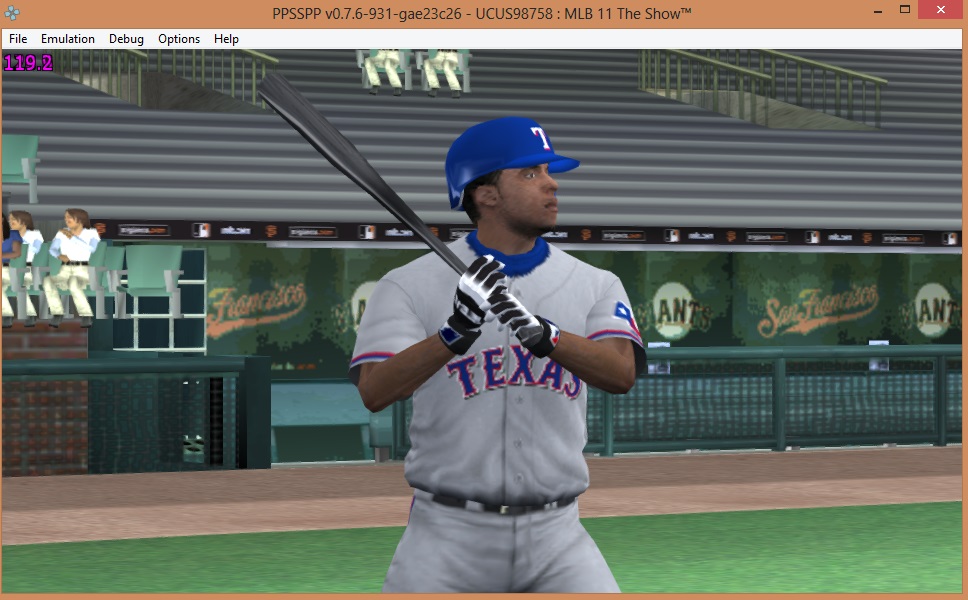Maximize the PPSSPP window
The height and width of the screenshot is (600, 968).
(904, 10)
